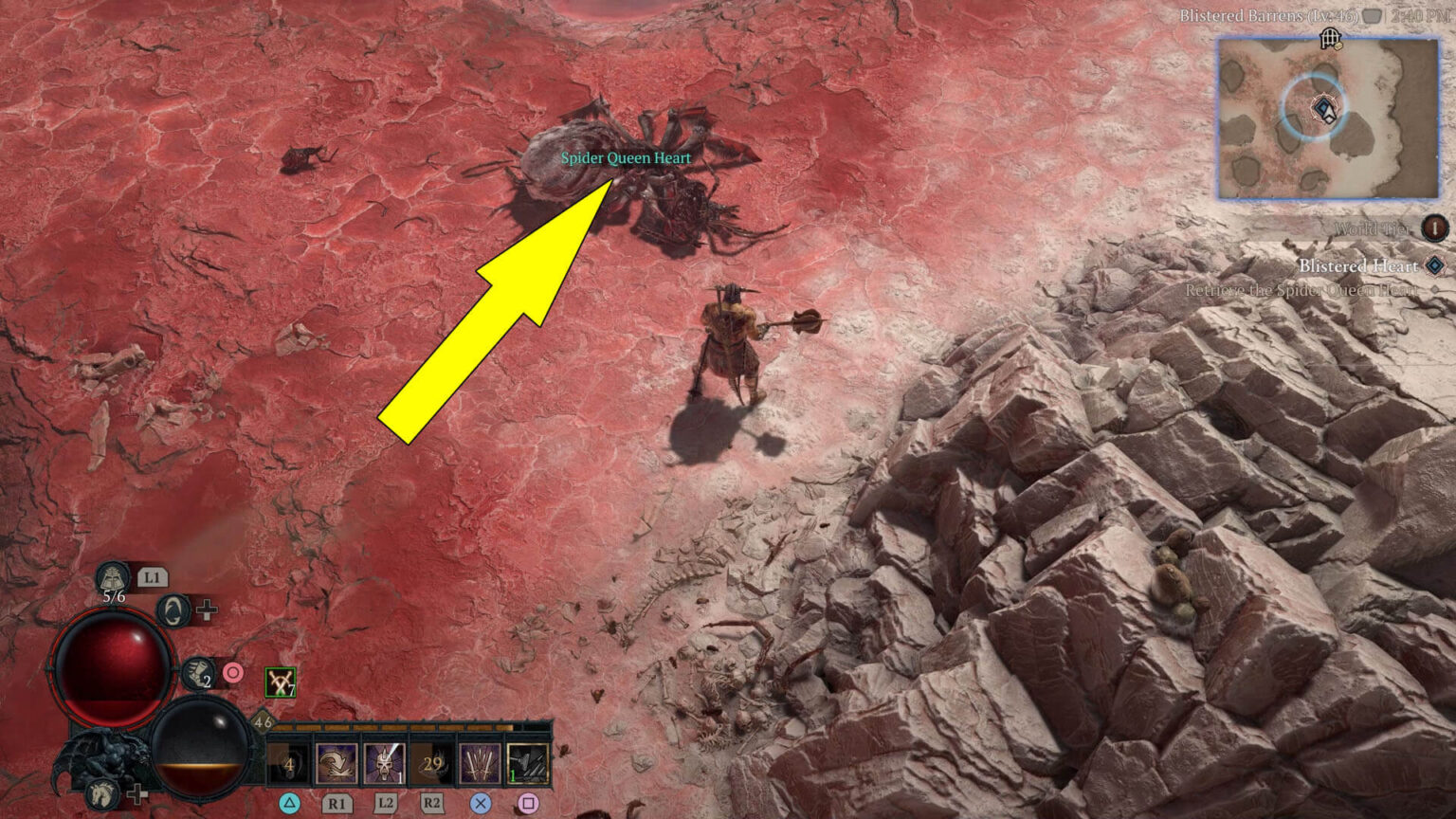Select the arrow skill bound to R1
This screenshot has height=819, width=1456.
click(337, 762)
